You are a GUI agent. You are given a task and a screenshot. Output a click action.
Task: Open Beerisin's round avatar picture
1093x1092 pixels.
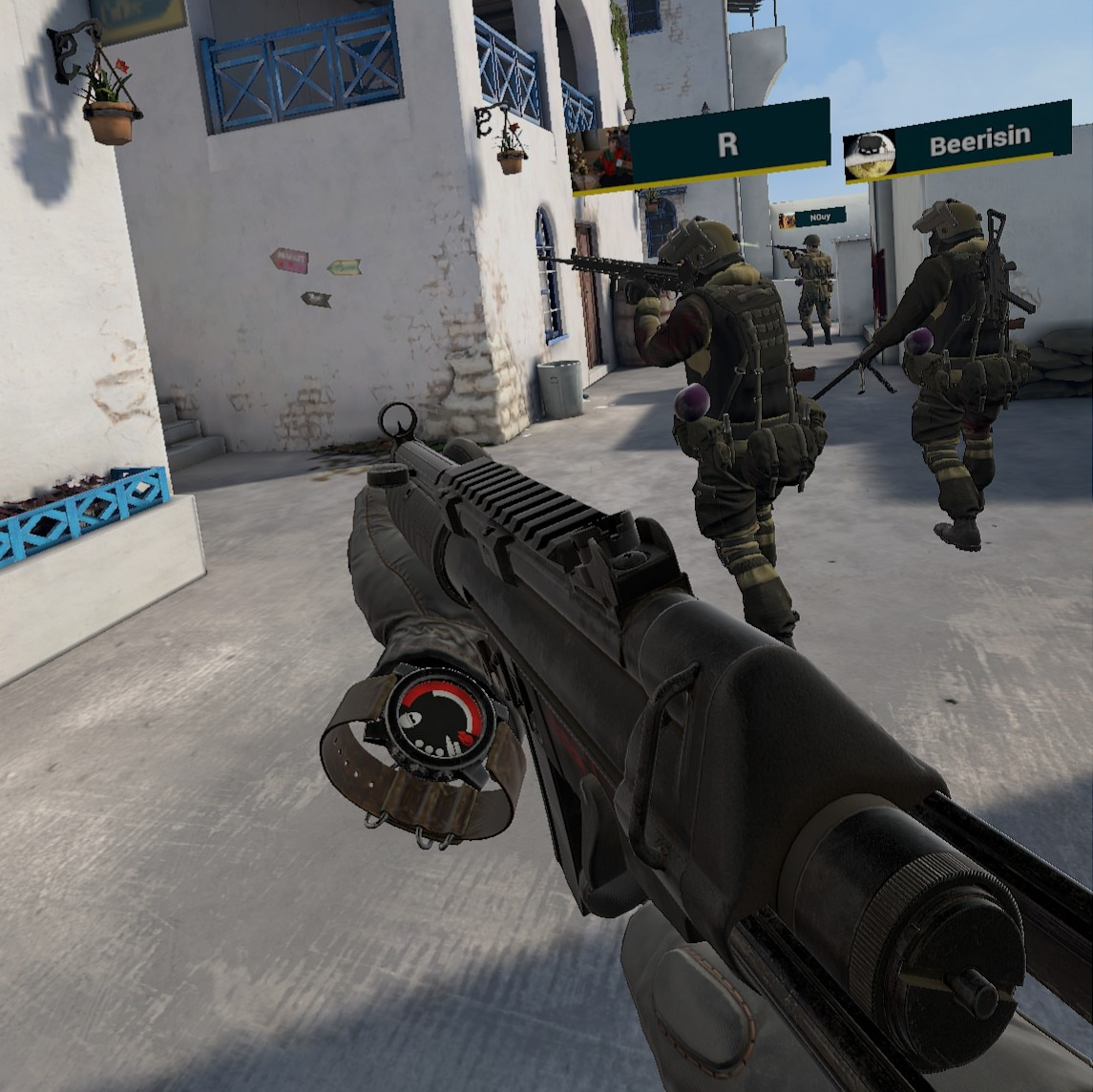[x=870, y=157]
